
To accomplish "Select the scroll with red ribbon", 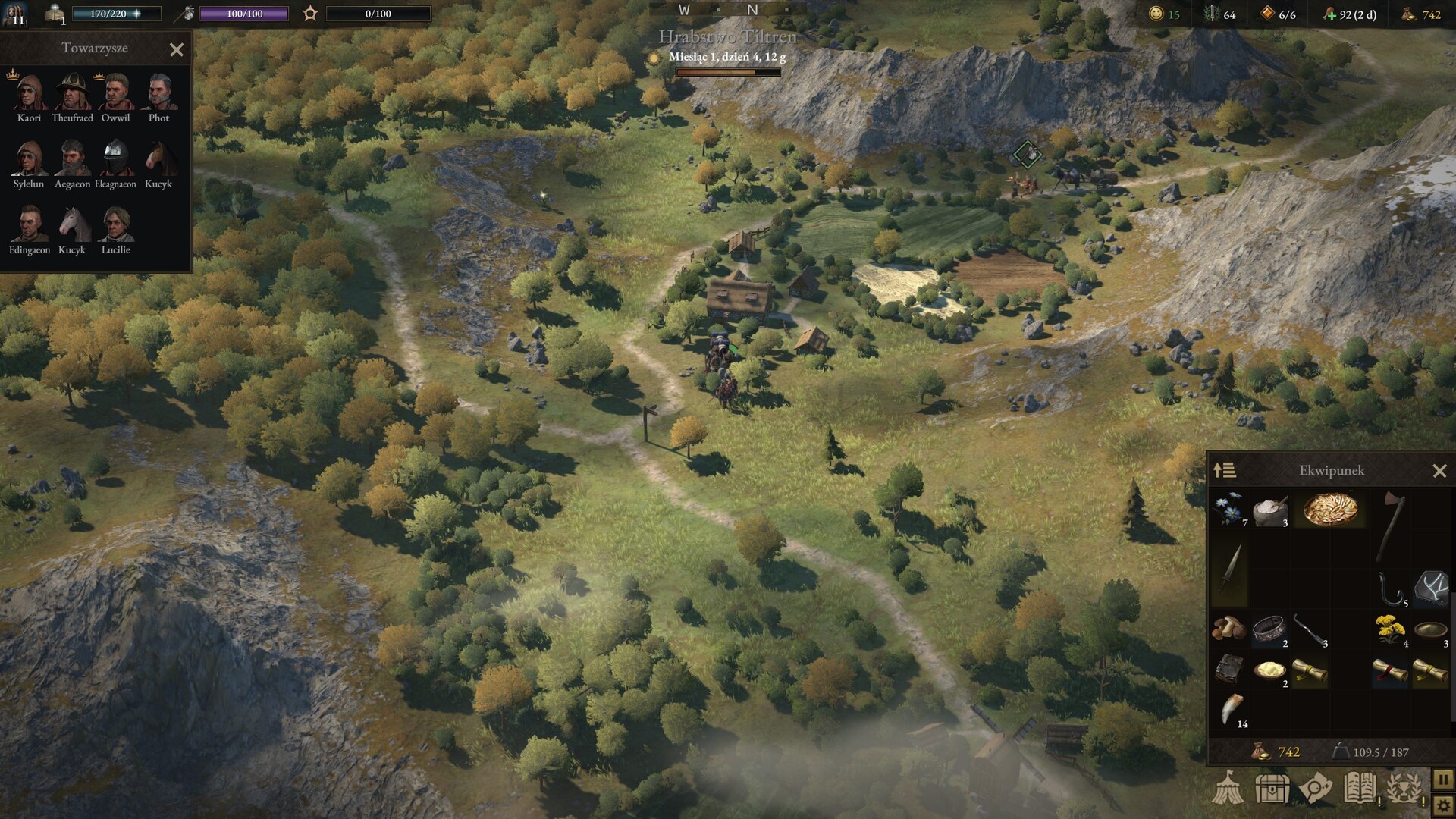I will pos(1389,670).
